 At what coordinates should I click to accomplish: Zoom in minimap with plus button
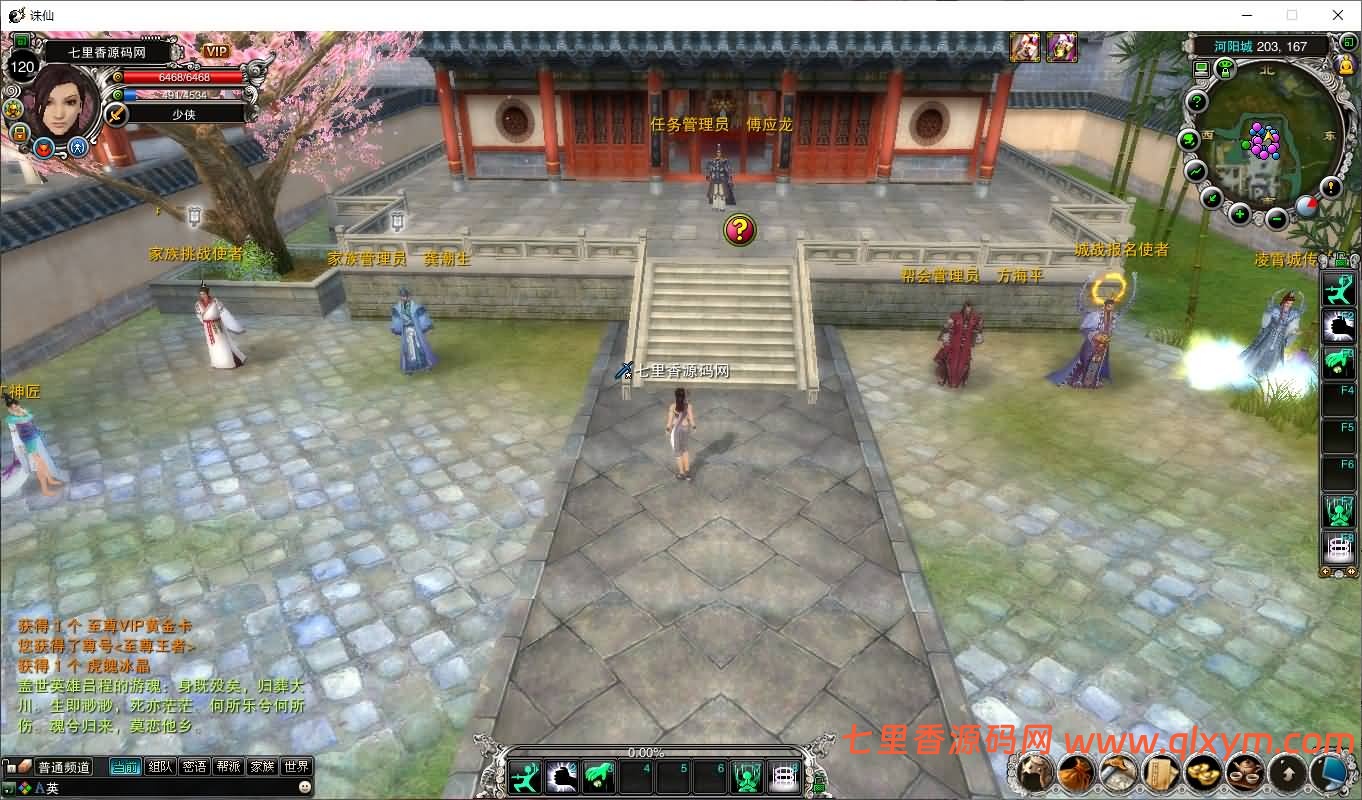coord(1239,213)
